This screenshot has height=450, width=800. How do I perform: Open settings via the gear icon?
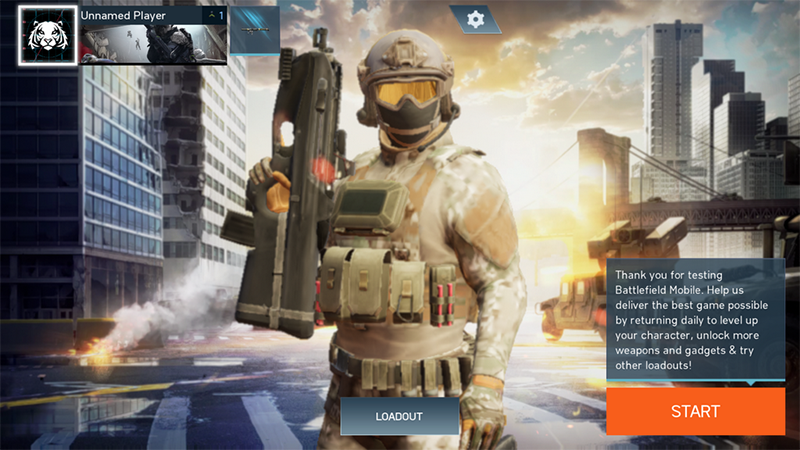click(475, 19)
